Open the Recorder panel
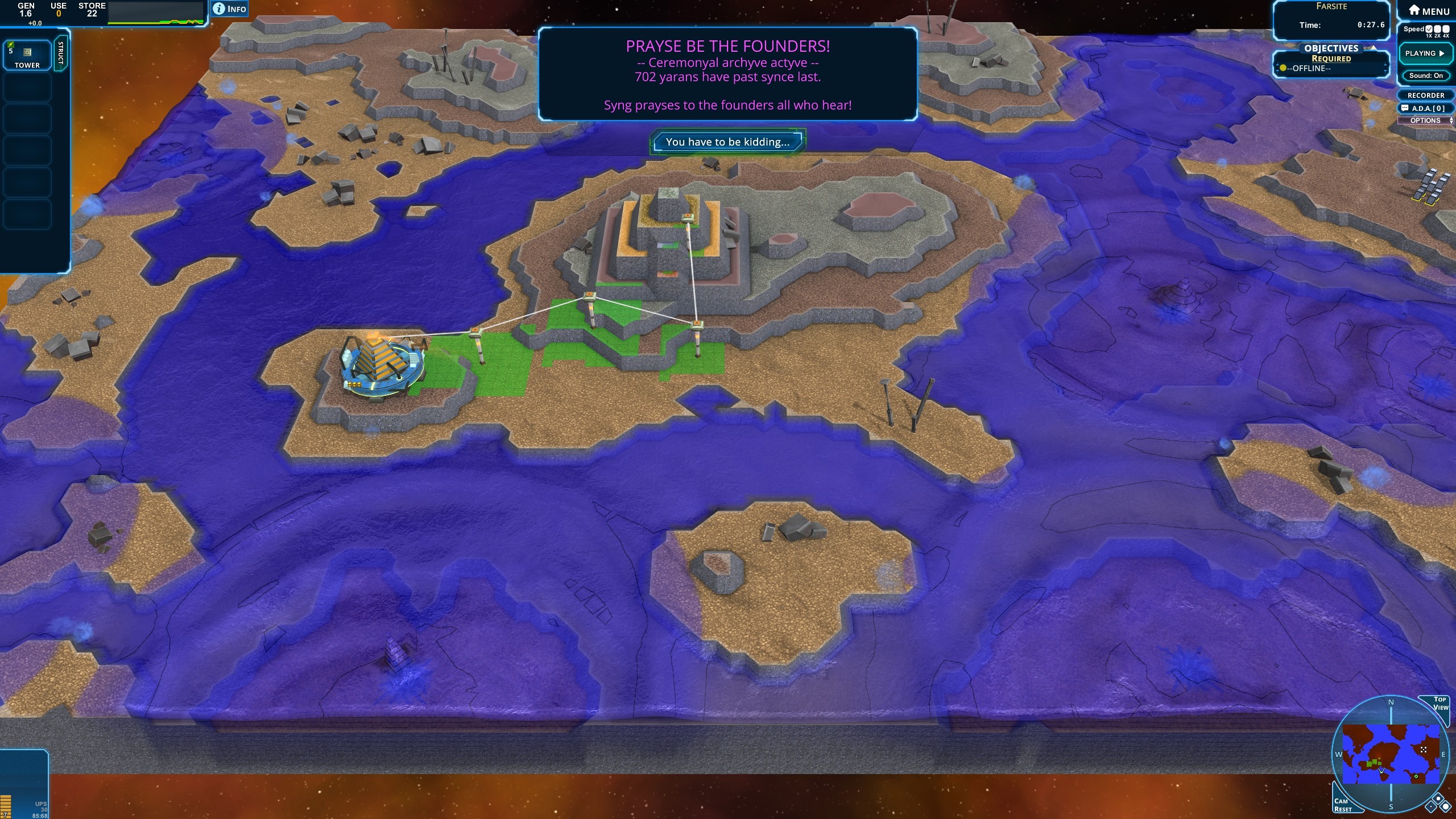Image resolution: width=1456 pixels, height=819 pixels. click(1426, 96)
